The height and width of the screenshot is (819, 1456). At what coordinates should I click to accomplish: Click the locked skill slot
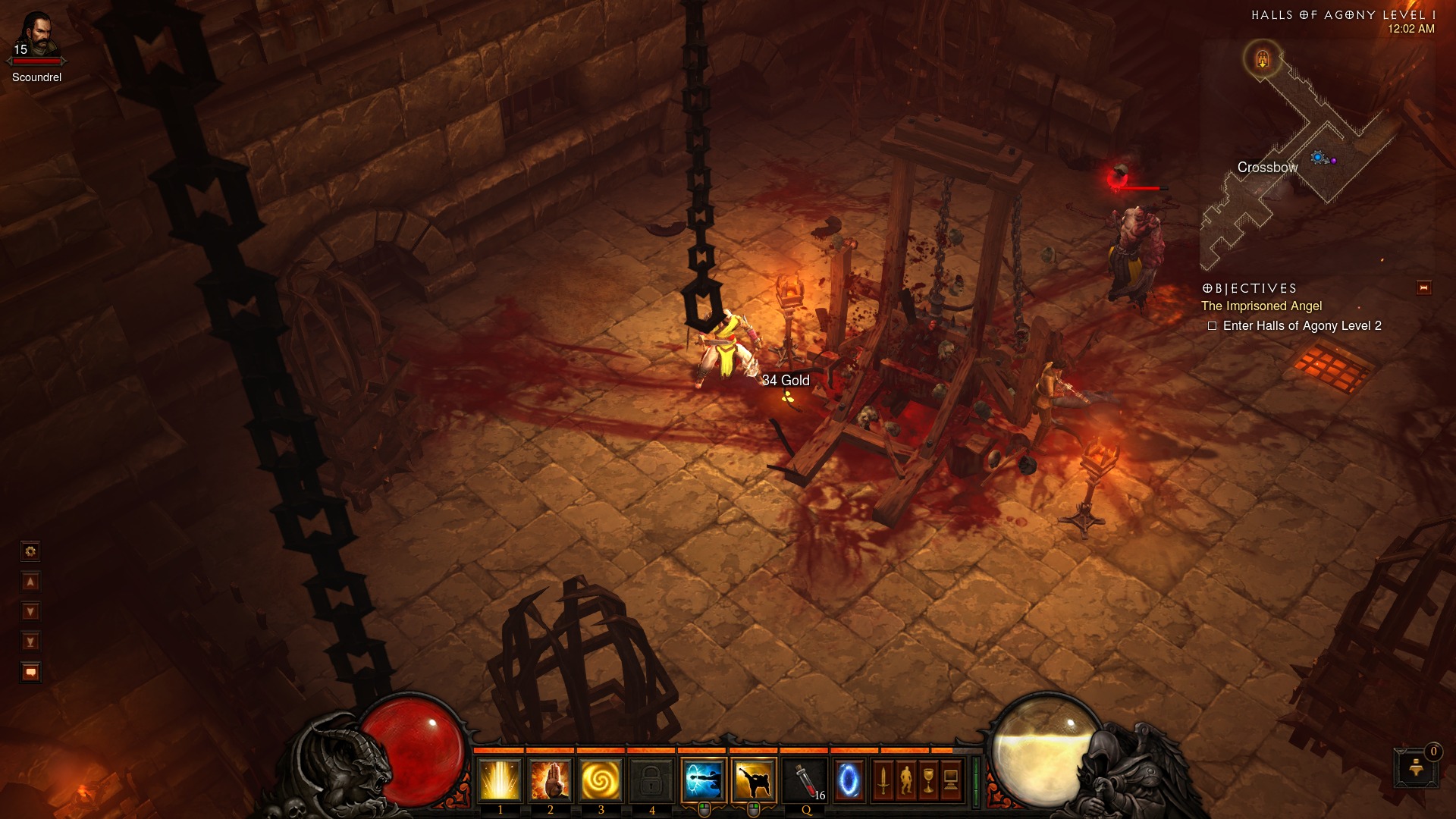[651, 780]
